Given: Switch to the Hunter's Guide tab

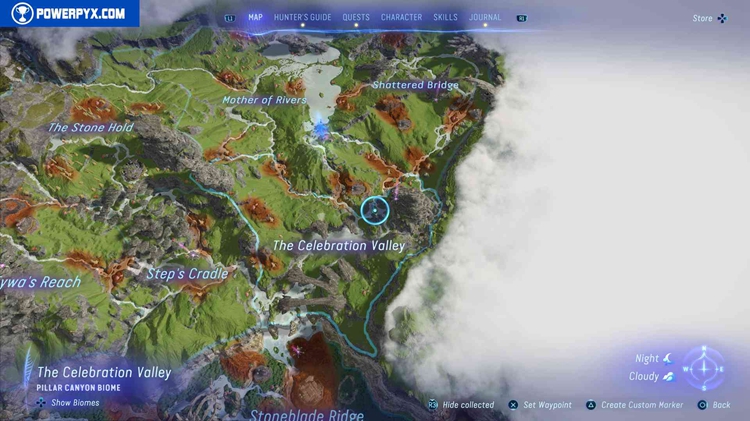Looking at the screenshot, I should [302, 18].
